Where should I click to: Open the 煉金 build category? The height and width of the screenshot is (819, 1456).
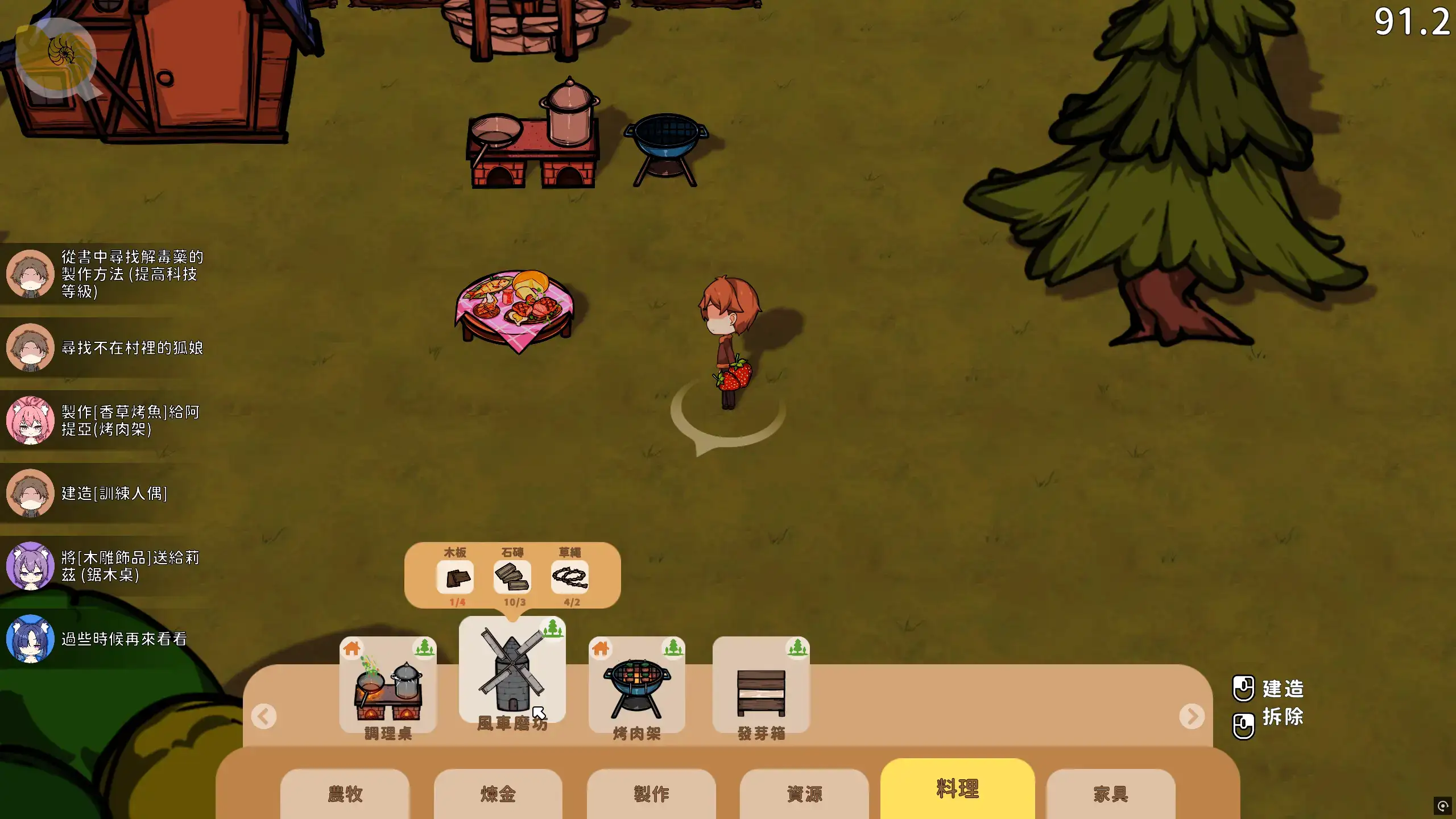pyautogui.click(x=498, y=793)
